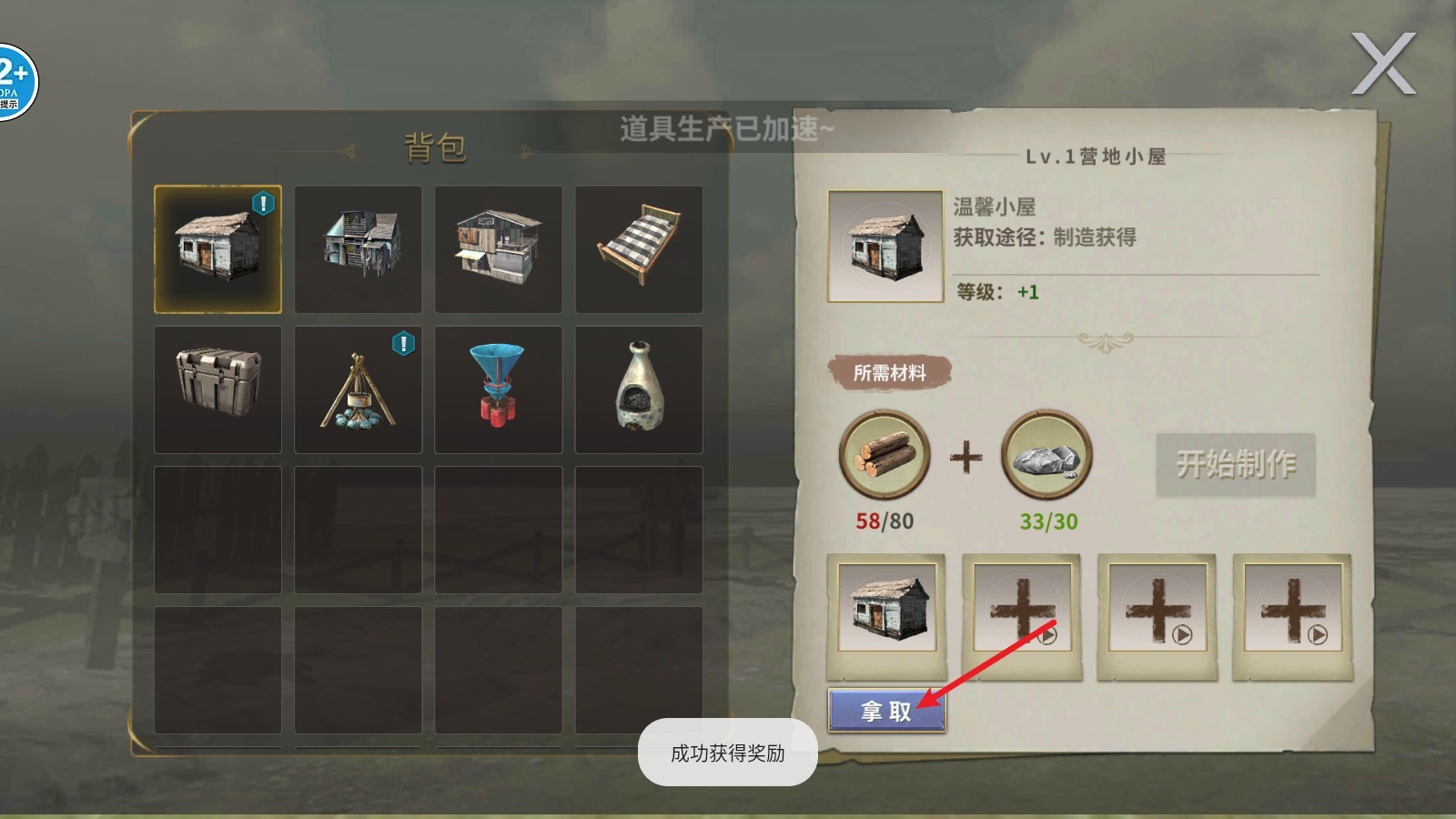This screenshot has height=819, width=1456.
Task: Select the large stilt house item
Action: 499,248
